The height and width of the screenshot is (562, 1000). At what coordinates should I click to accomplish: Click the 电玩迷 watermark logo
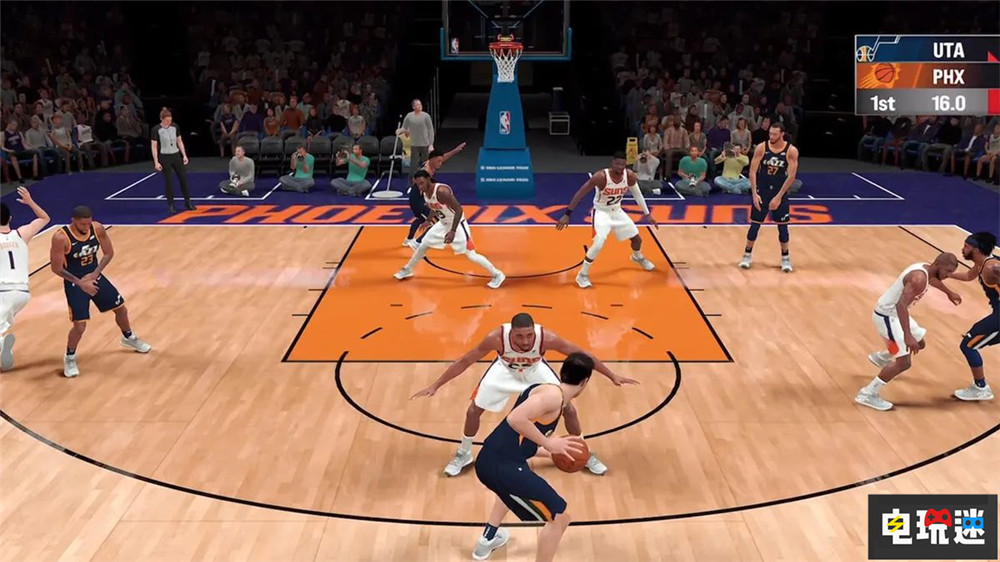931,526
